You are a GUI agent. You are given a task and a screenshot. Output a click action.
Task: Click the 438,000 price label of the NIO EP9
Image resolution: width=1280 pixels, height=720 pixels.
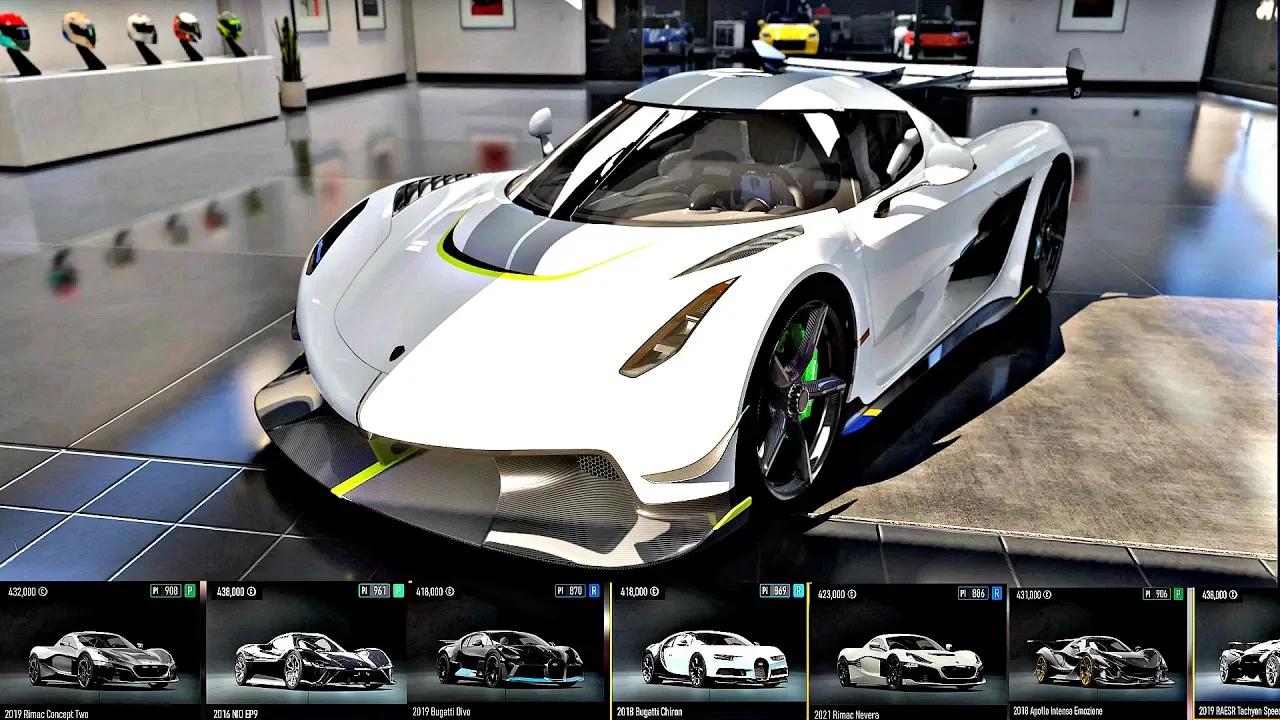[232, 592]
